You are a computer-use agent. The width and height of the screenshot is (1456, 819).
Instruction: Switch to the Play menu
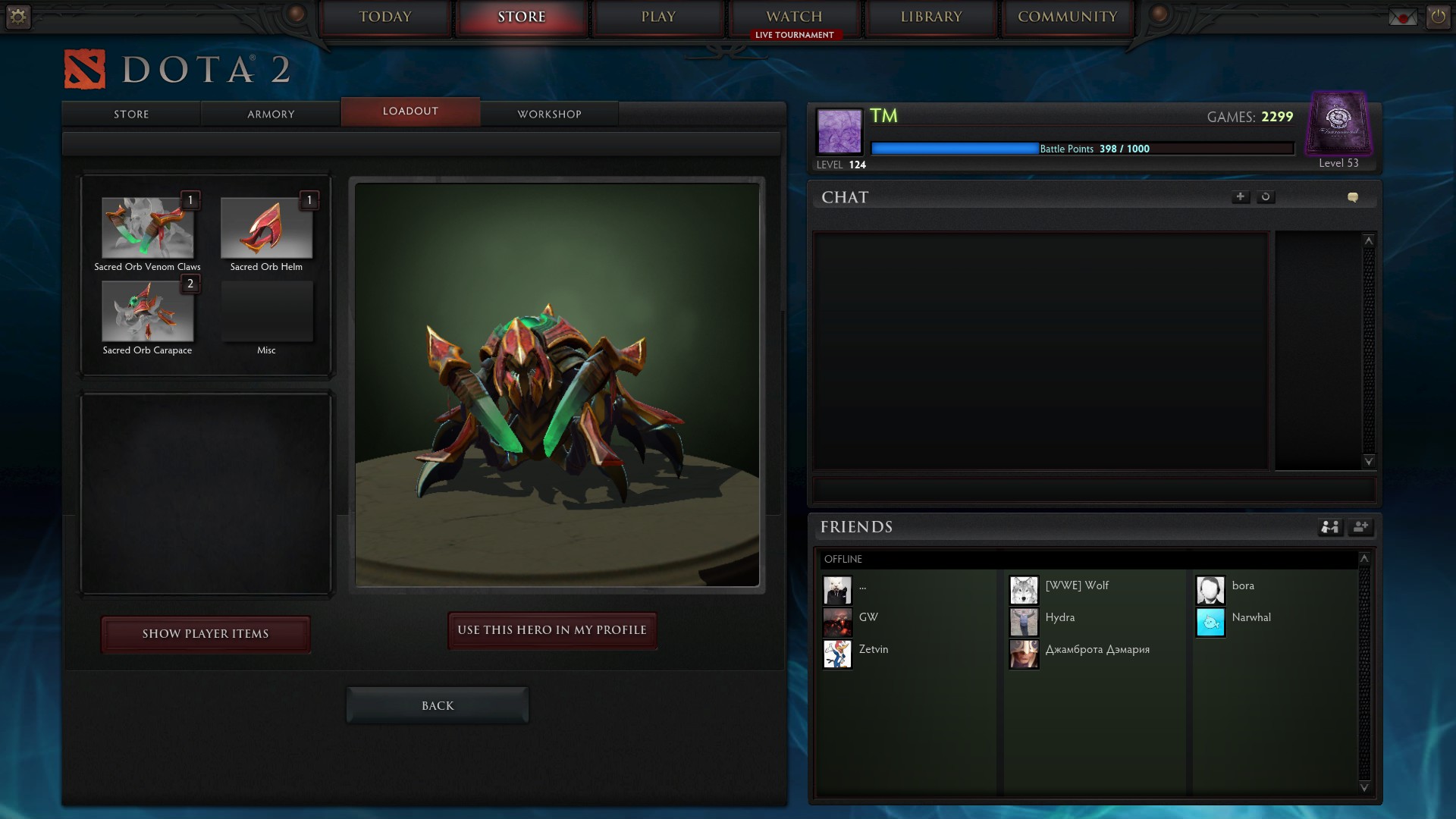point(658,17)
